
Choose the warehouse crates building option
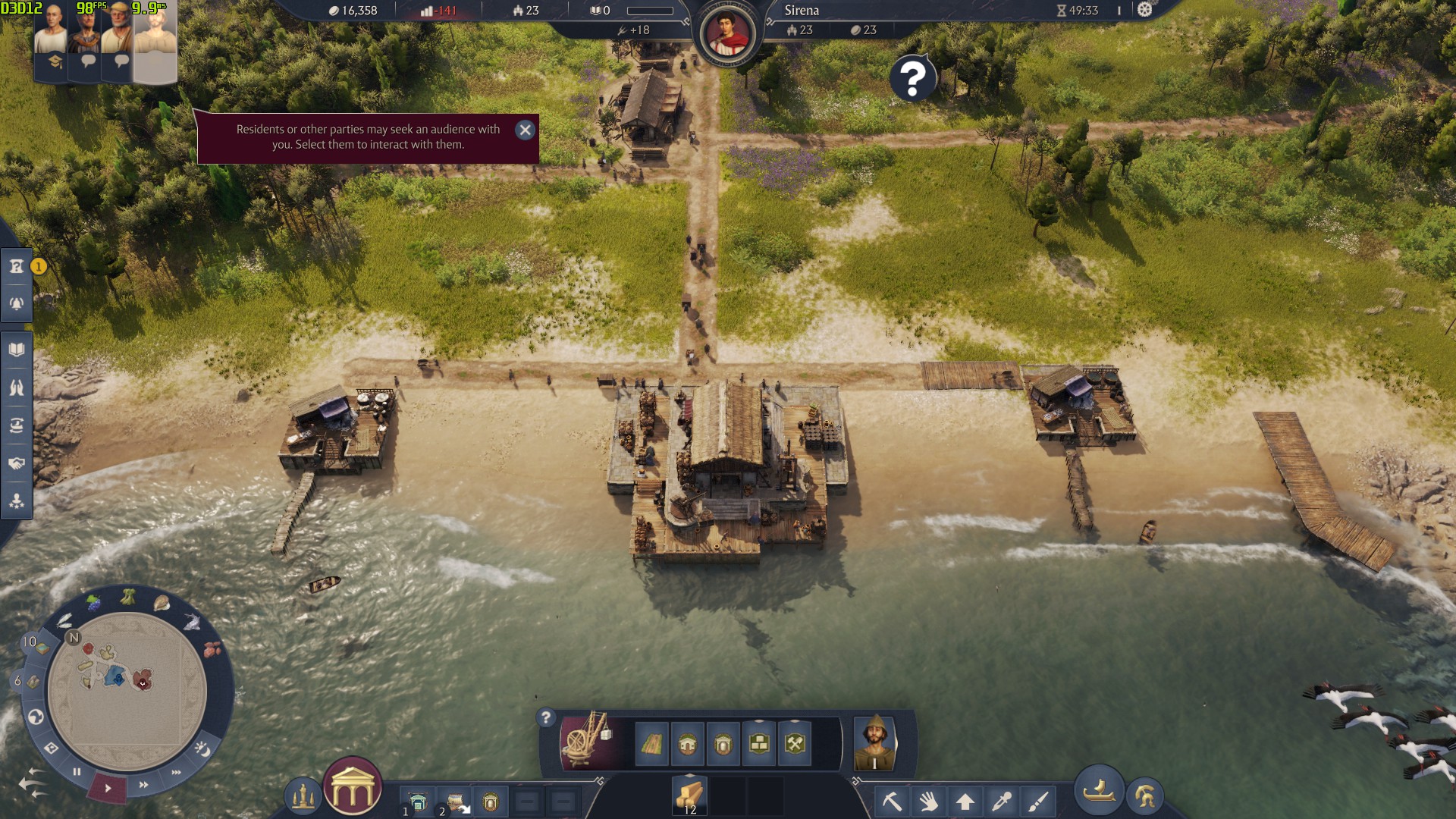pyautogui.click(x=759, y=744)
